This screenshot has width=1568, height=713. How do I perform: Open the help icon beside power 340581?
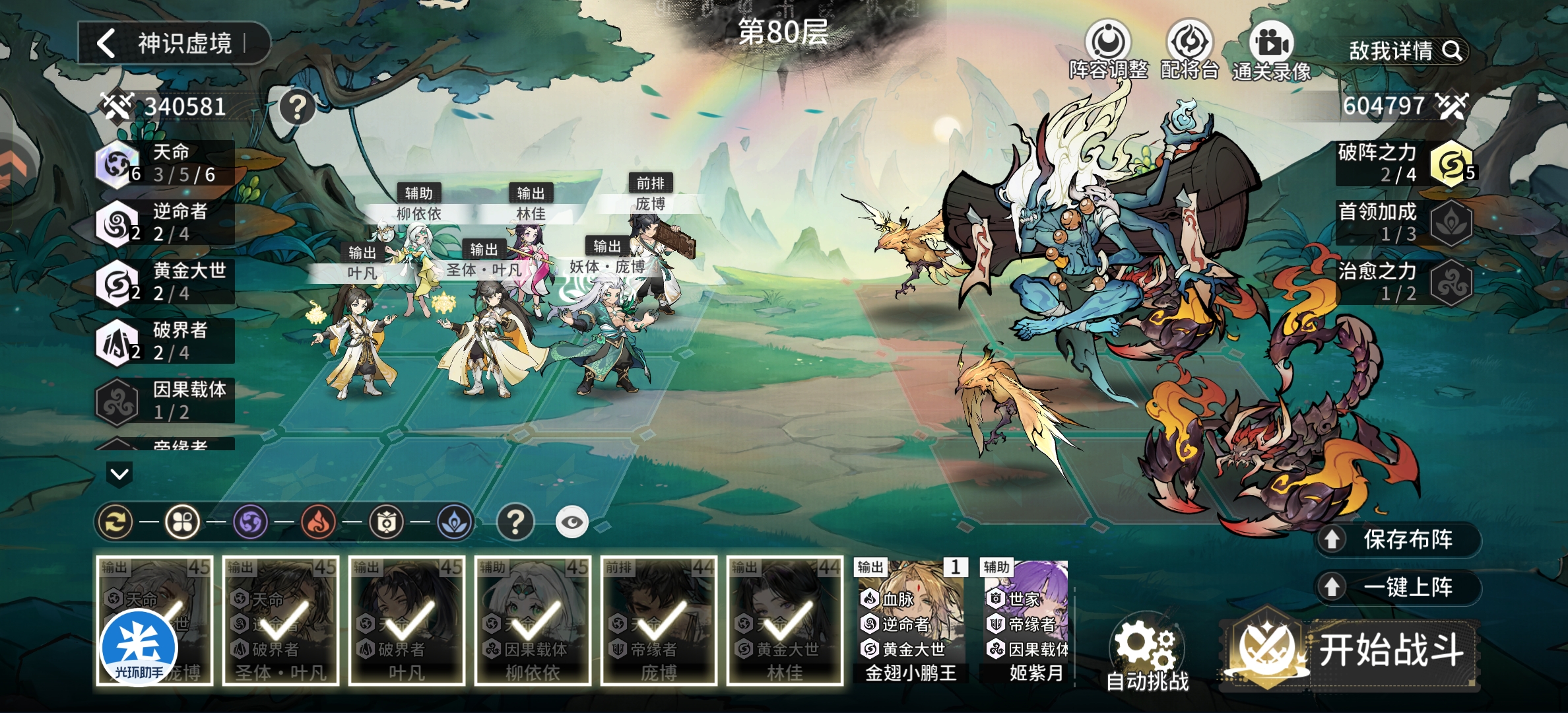point(297,106)
